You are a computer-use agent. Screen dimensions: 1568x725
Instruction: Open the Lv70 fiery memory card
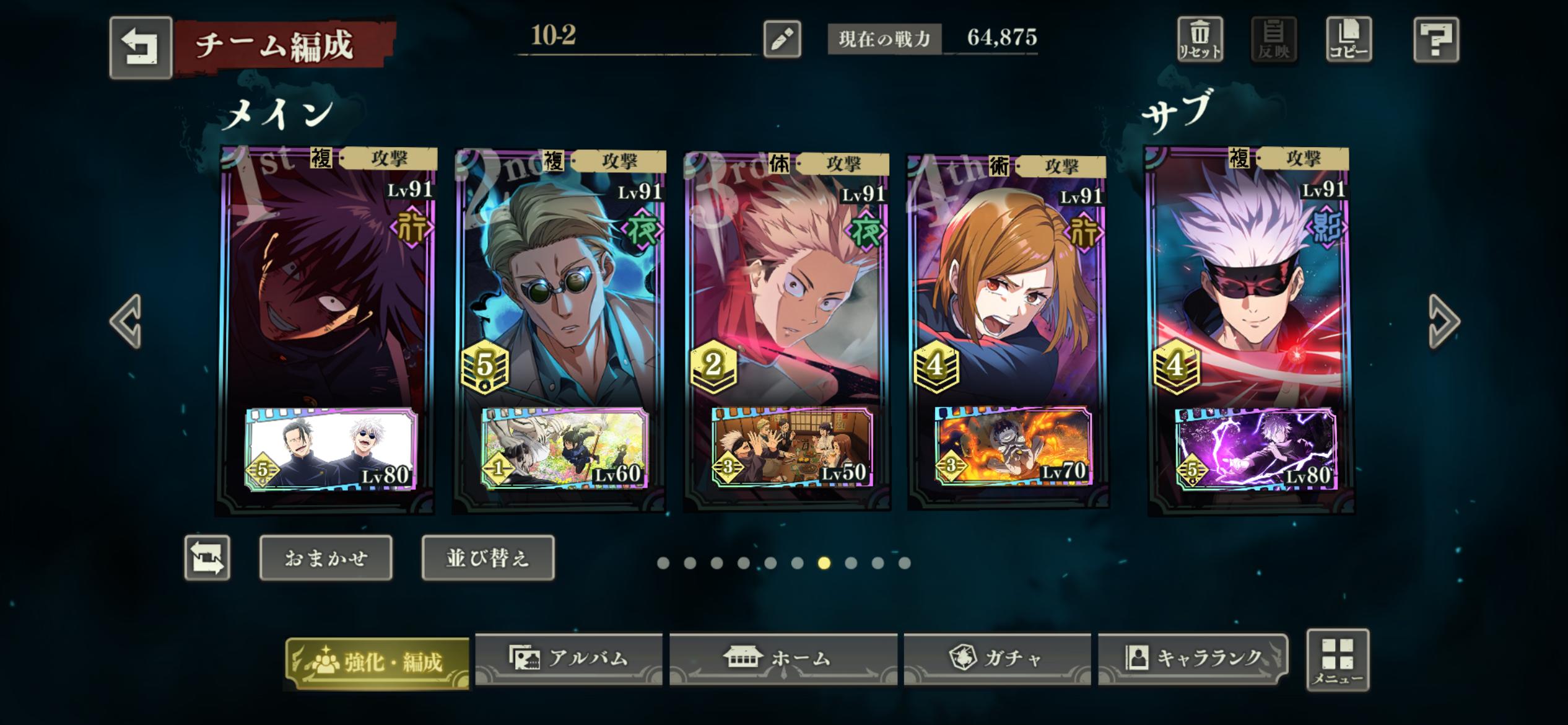(x=1013, y=446)
